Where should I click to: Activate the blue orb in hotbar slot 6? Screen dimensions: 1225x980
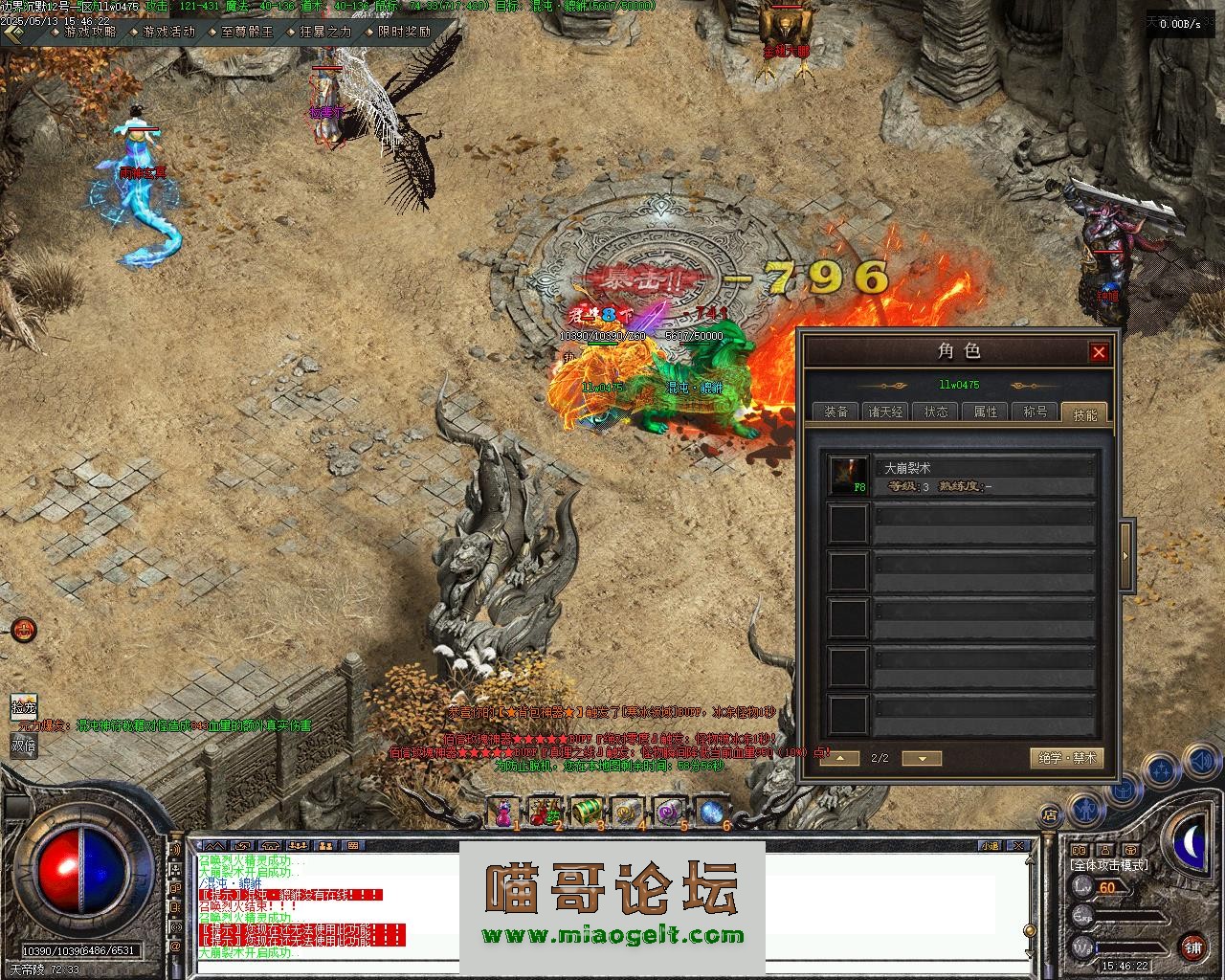pos(712,813)
